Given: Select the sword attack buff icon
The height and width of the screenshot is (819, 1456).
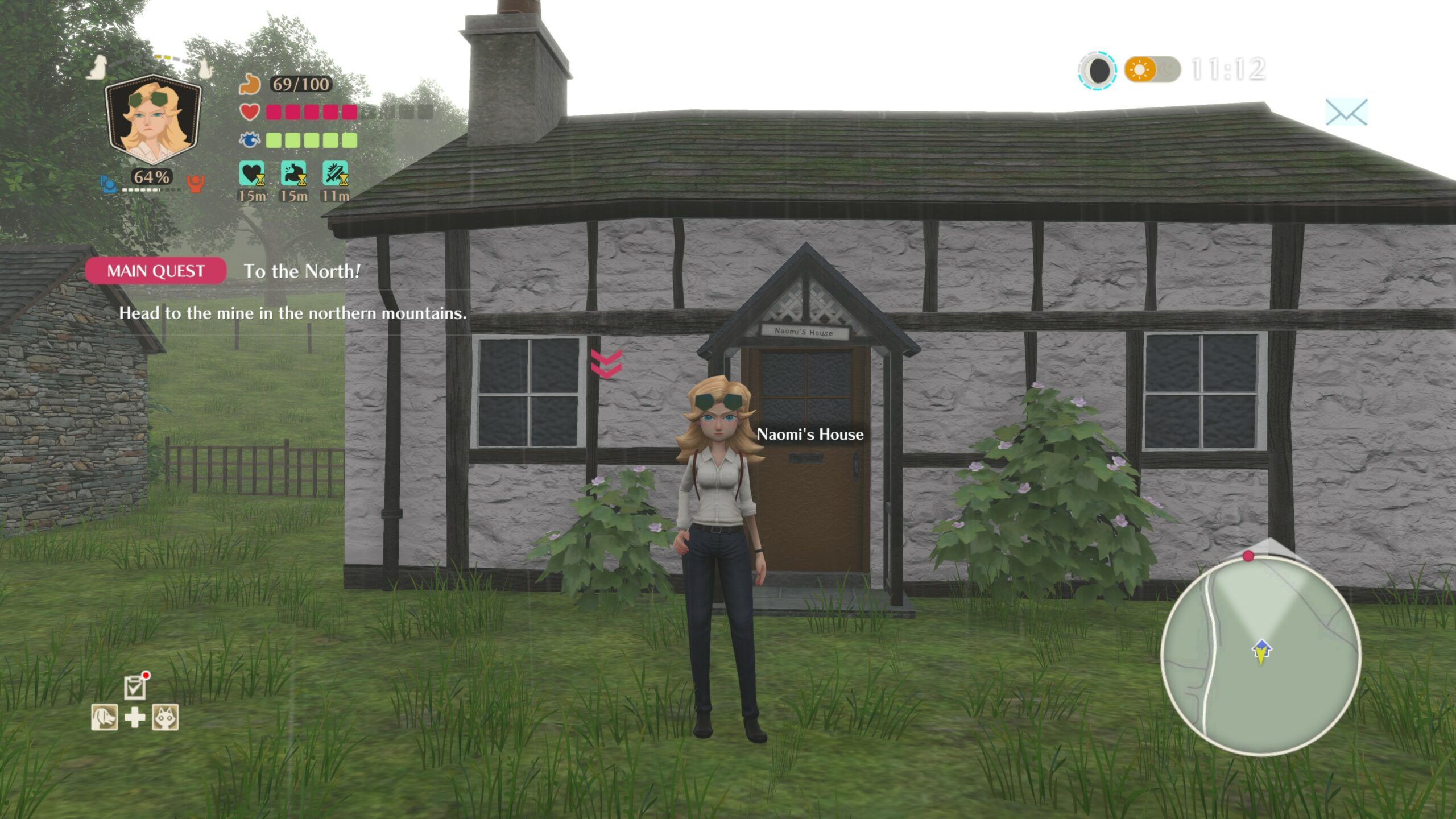Looking at the screenshot, I should pos(335,173).
